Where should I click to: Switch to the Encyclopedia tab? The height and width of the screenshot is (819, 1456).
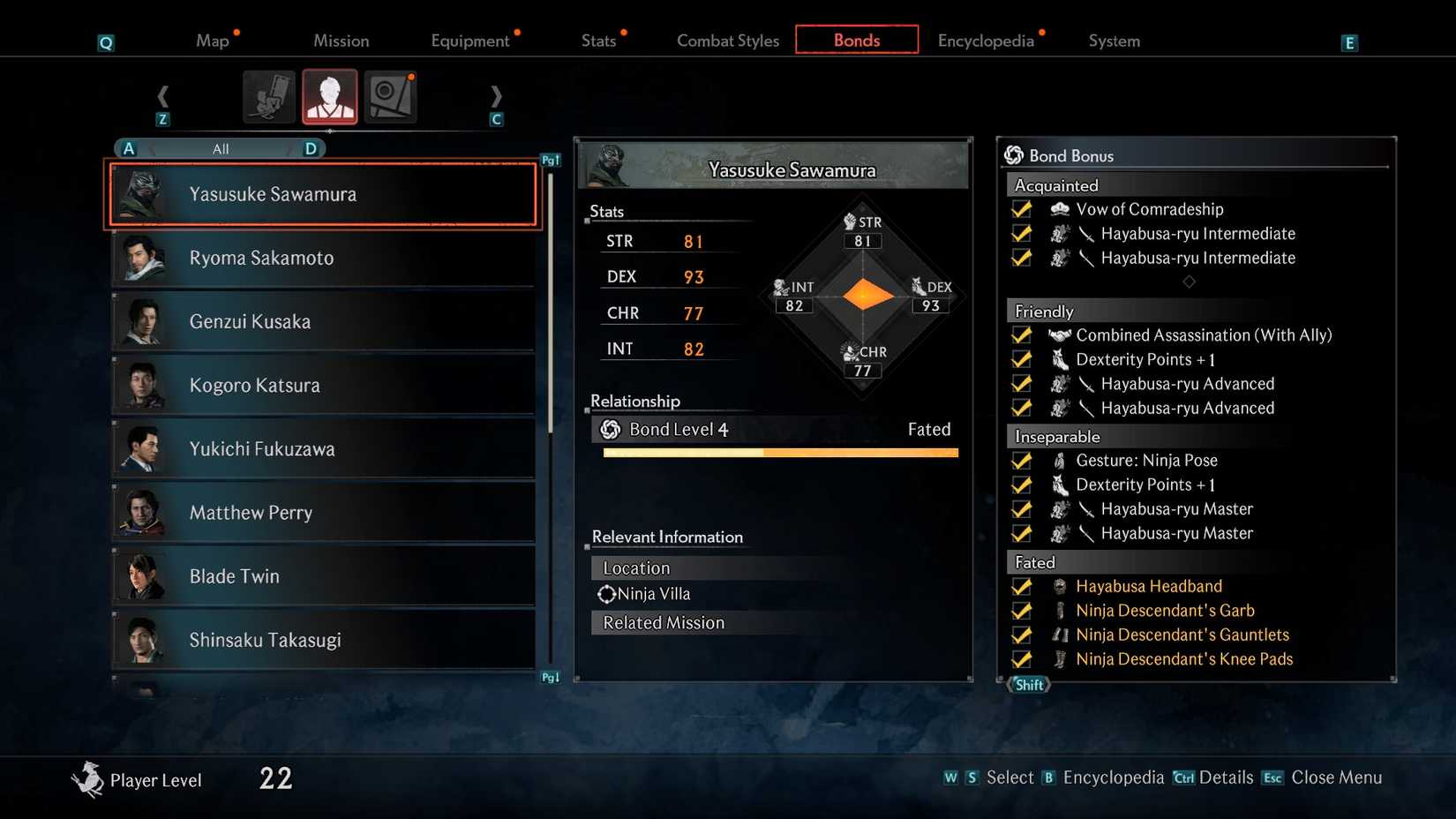[986, 40]
